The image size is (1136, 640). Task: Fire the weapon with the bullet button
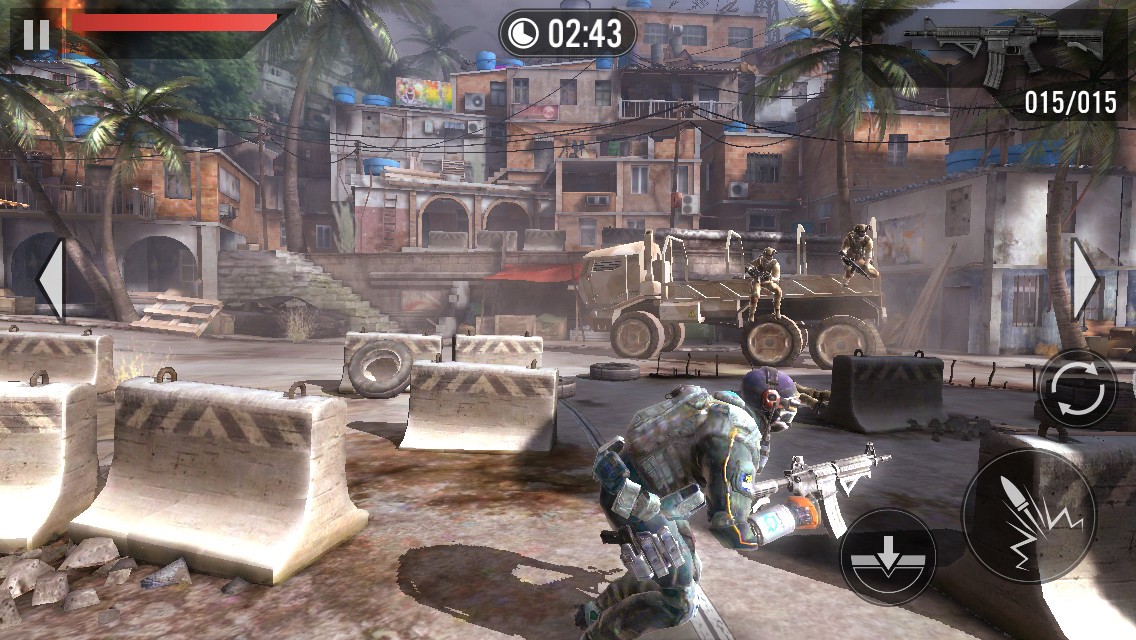point(1029,516)
